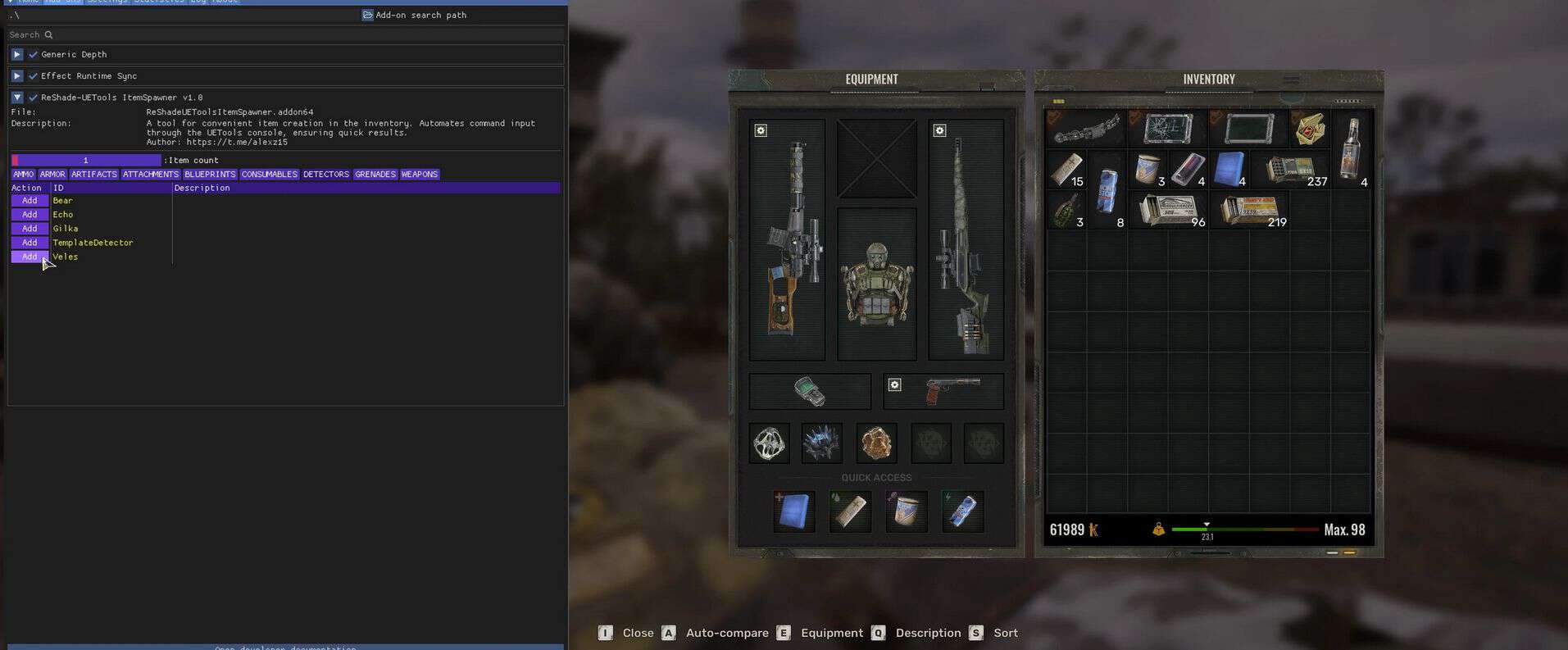The width and height of the screenshot is (1568, 650).
Task: Select the equipped pistol slot
Action: tap(943, 391)
